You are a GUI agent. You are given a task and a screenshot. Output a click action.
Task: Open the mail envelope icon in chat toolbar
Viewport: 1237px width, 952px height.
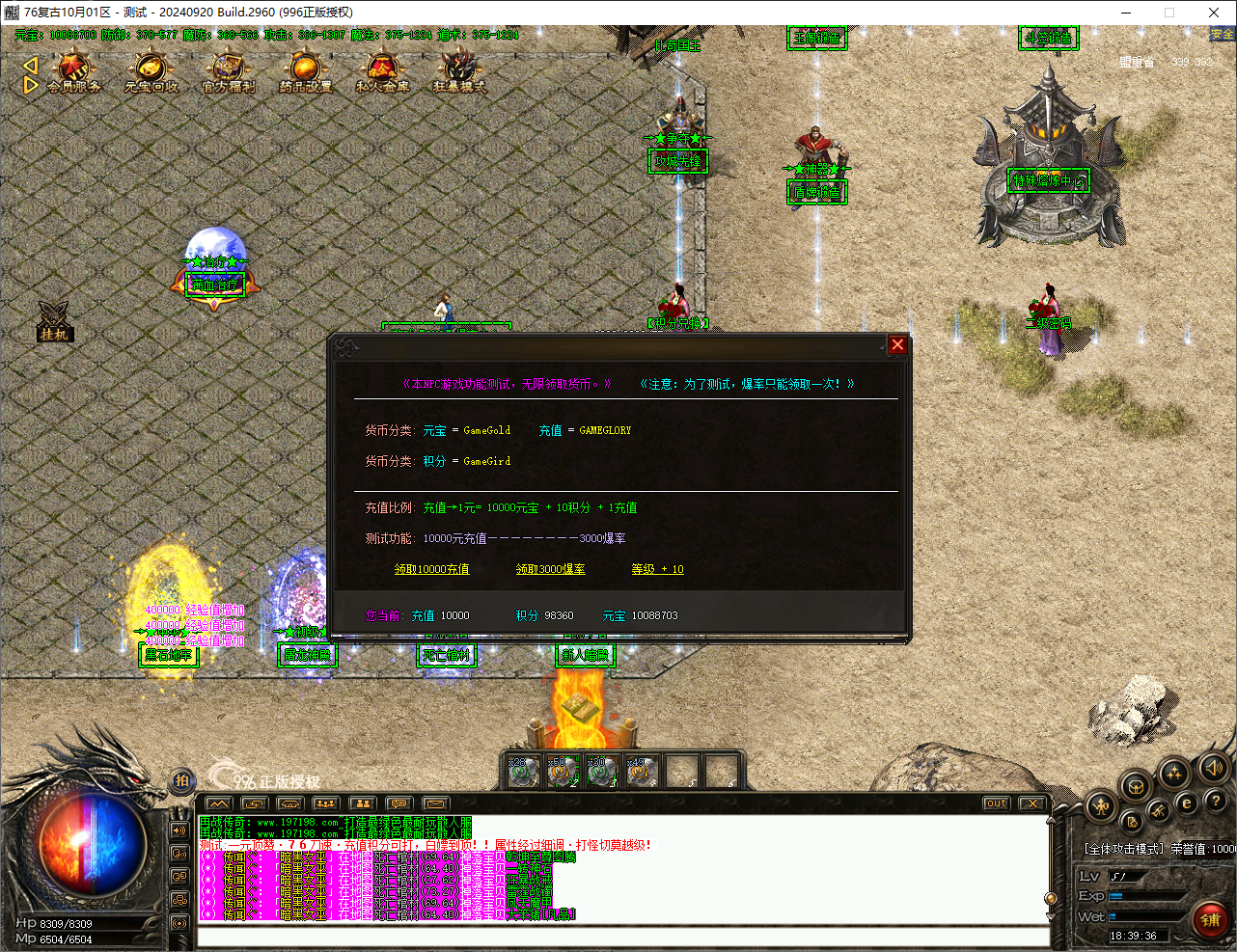point(435,802)
